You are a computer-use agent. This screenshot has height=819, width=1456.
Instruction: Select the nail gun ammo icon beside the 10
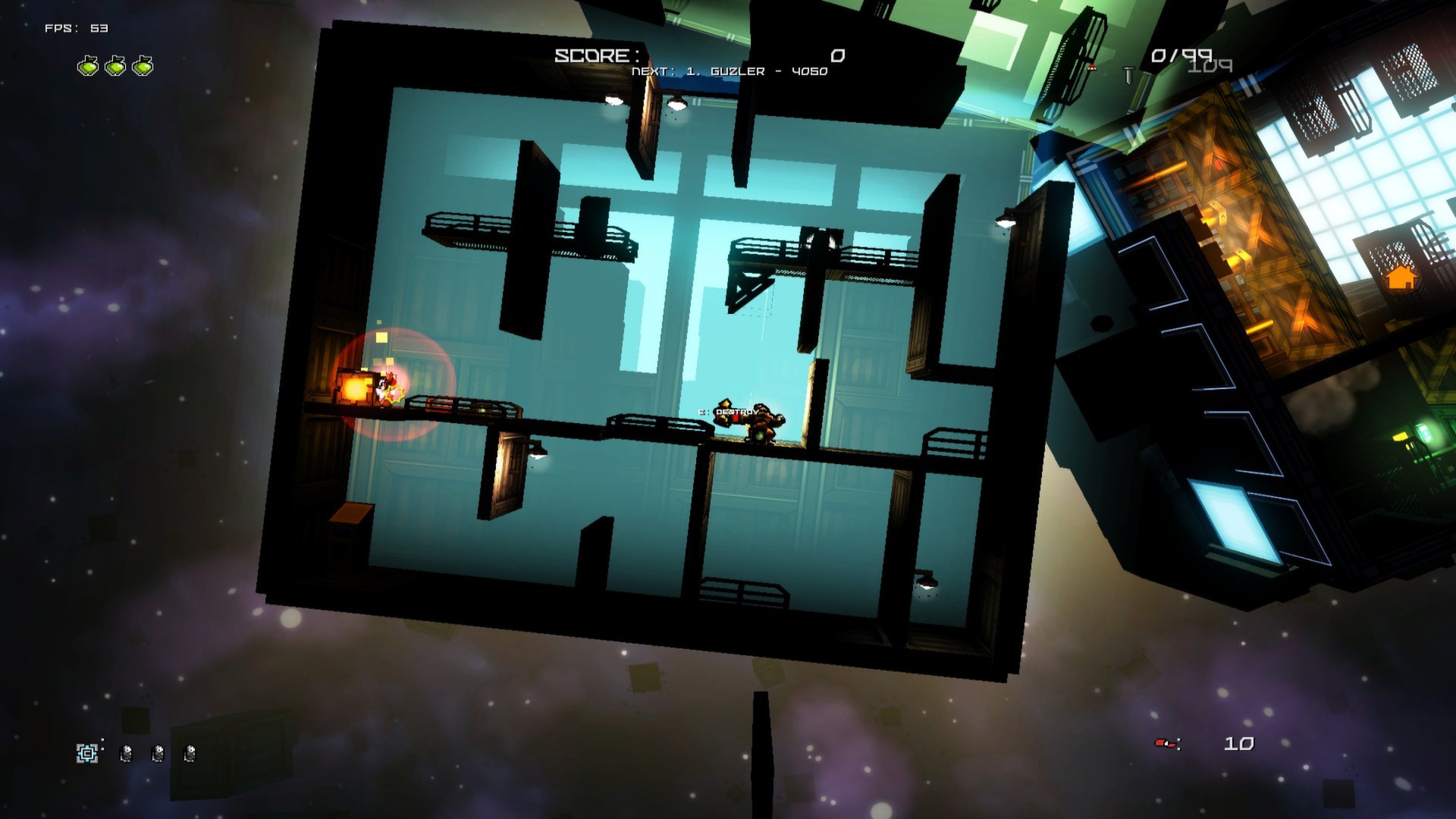pyautogui.click(x=1165, y=743)
